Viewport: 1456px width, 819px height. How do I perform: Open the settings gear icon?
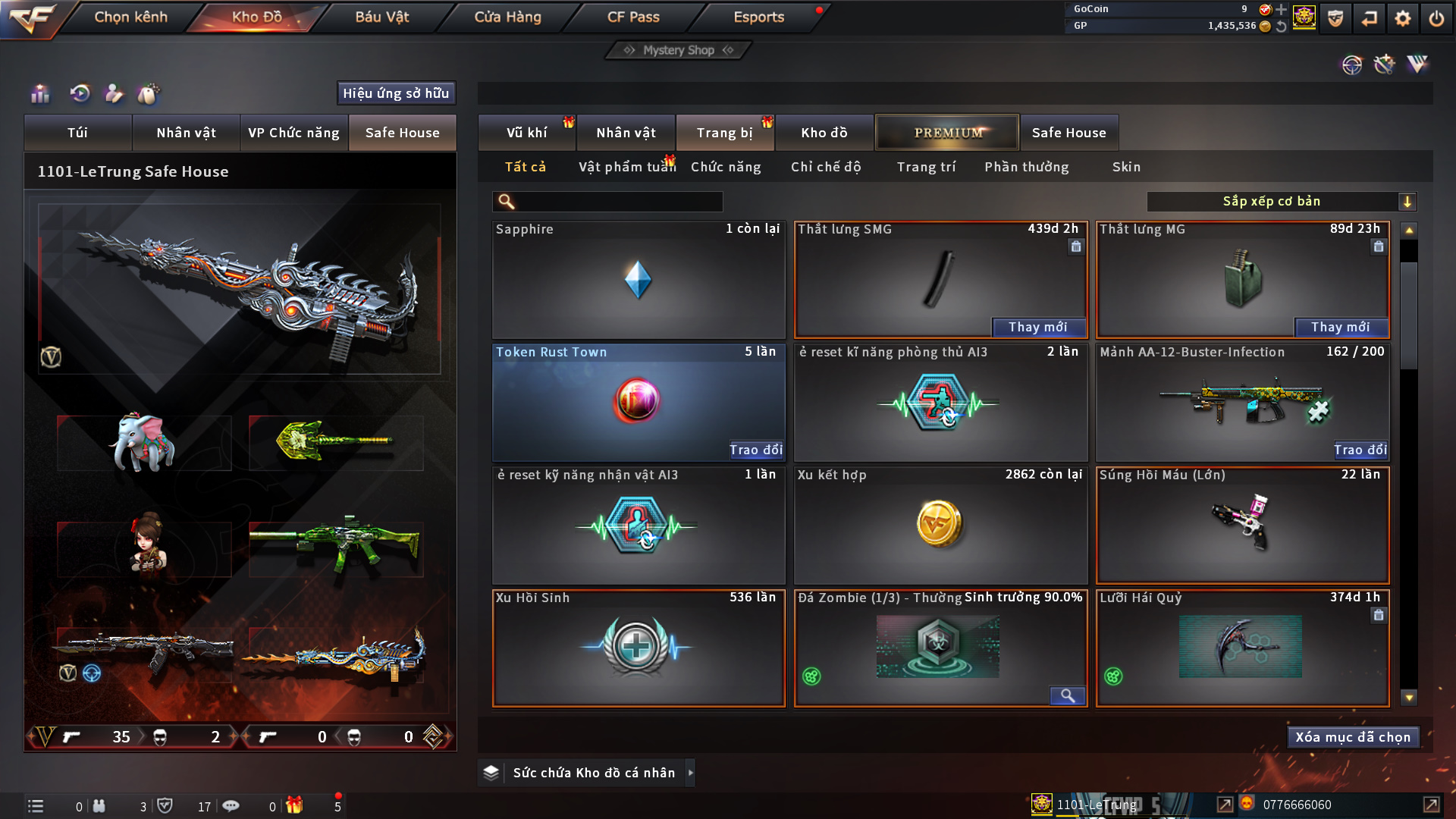[x=1403, y=18]
